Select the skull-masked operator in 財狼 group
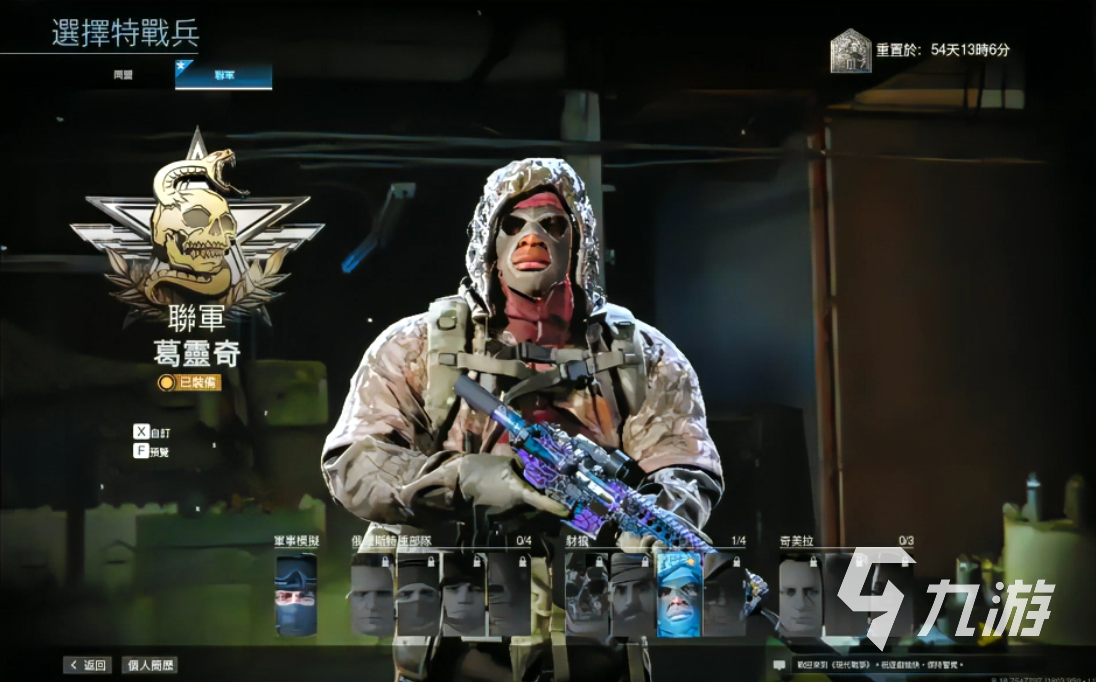Image resolution: width=1096 pixels, height=682 pixels. [x=587, y=595]
